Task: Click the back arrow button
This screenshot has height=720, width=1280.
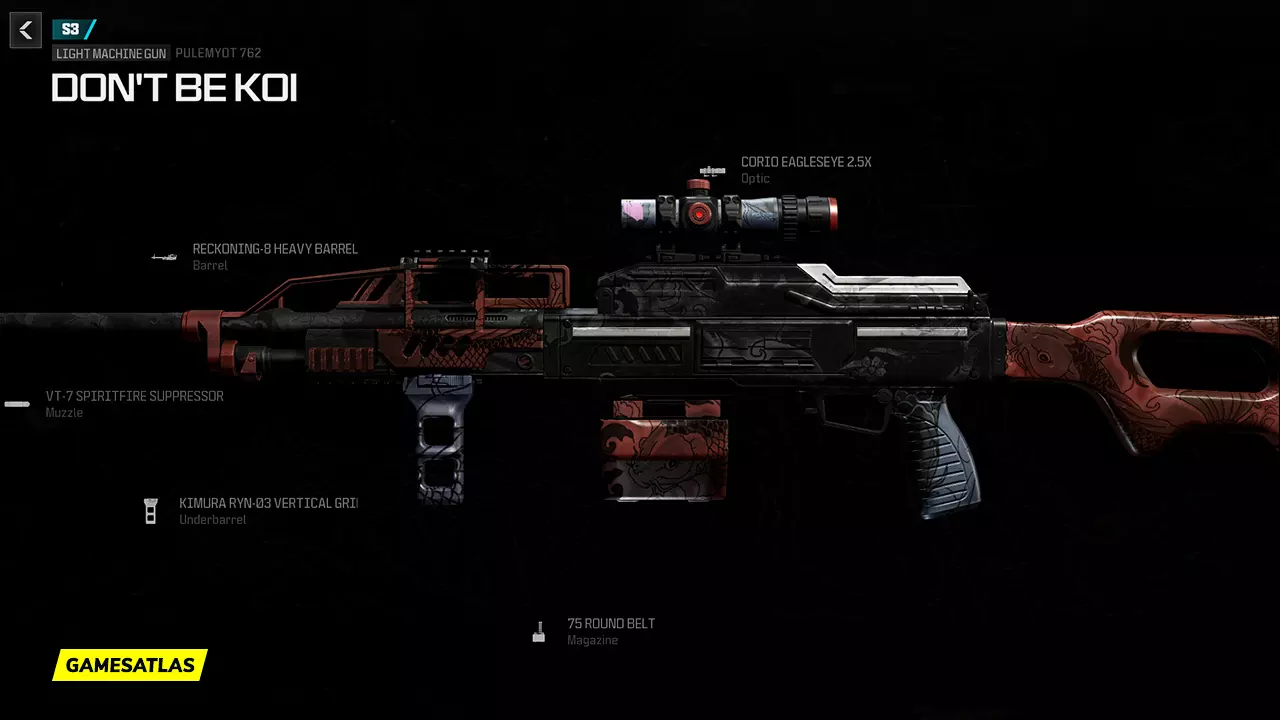Action: point(26,30)
